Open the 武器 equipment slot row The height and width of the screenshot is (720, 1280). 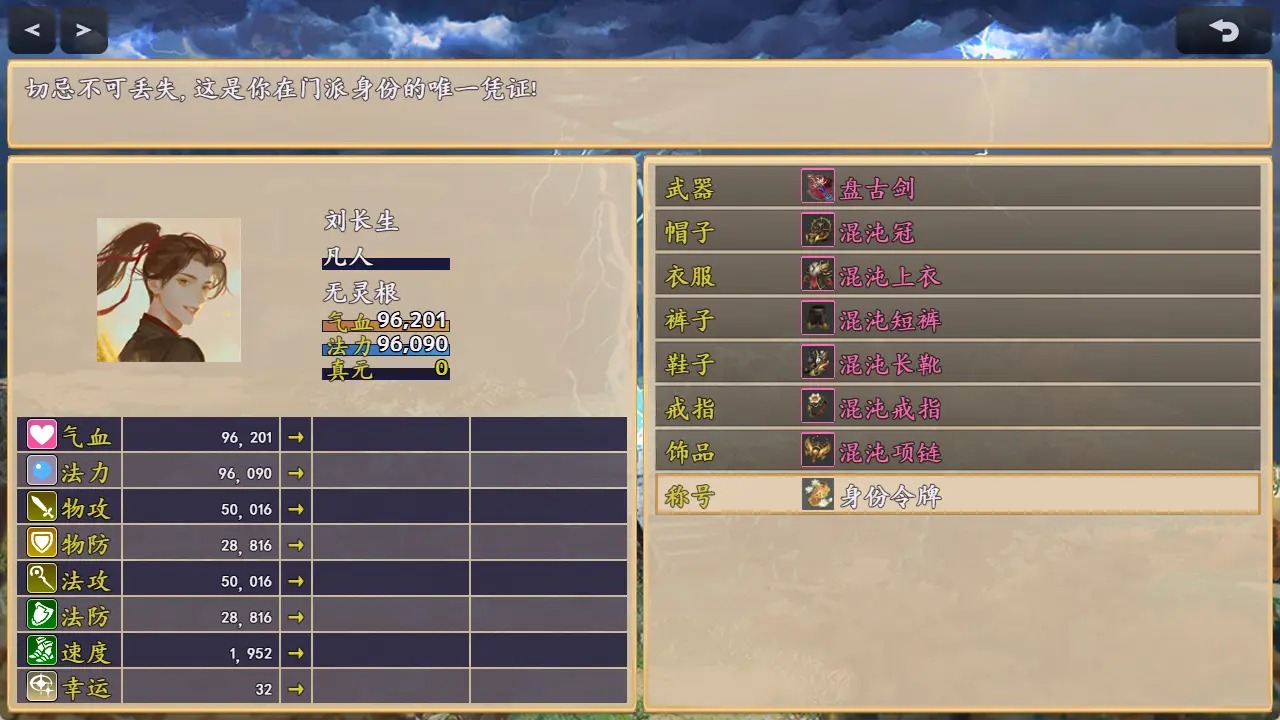click(x=955, y=187)
